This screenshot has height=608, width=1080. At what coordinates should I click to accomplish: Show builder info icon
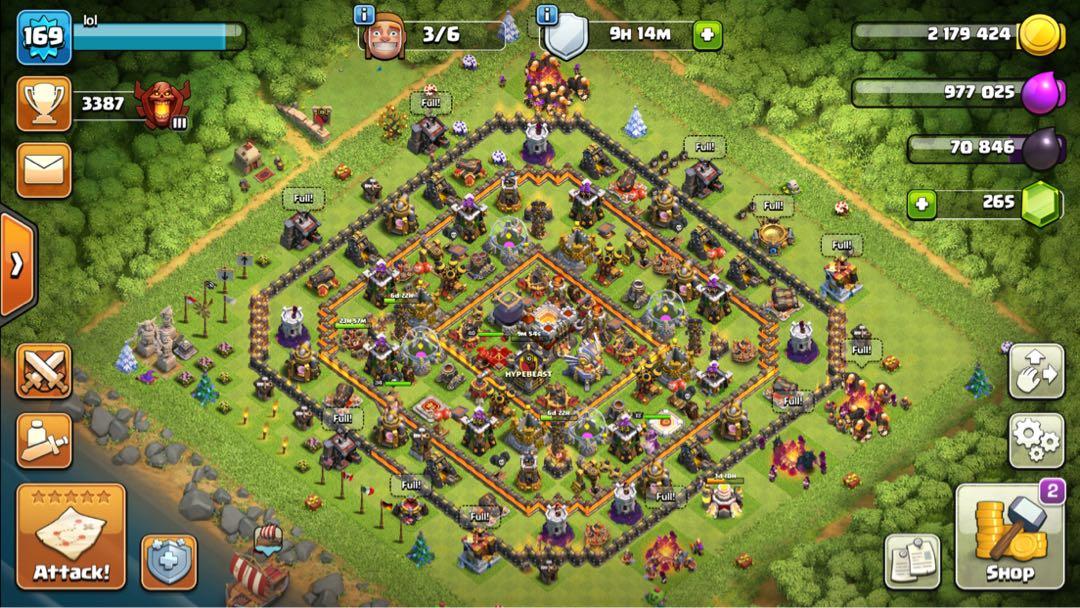pos(365,14)
